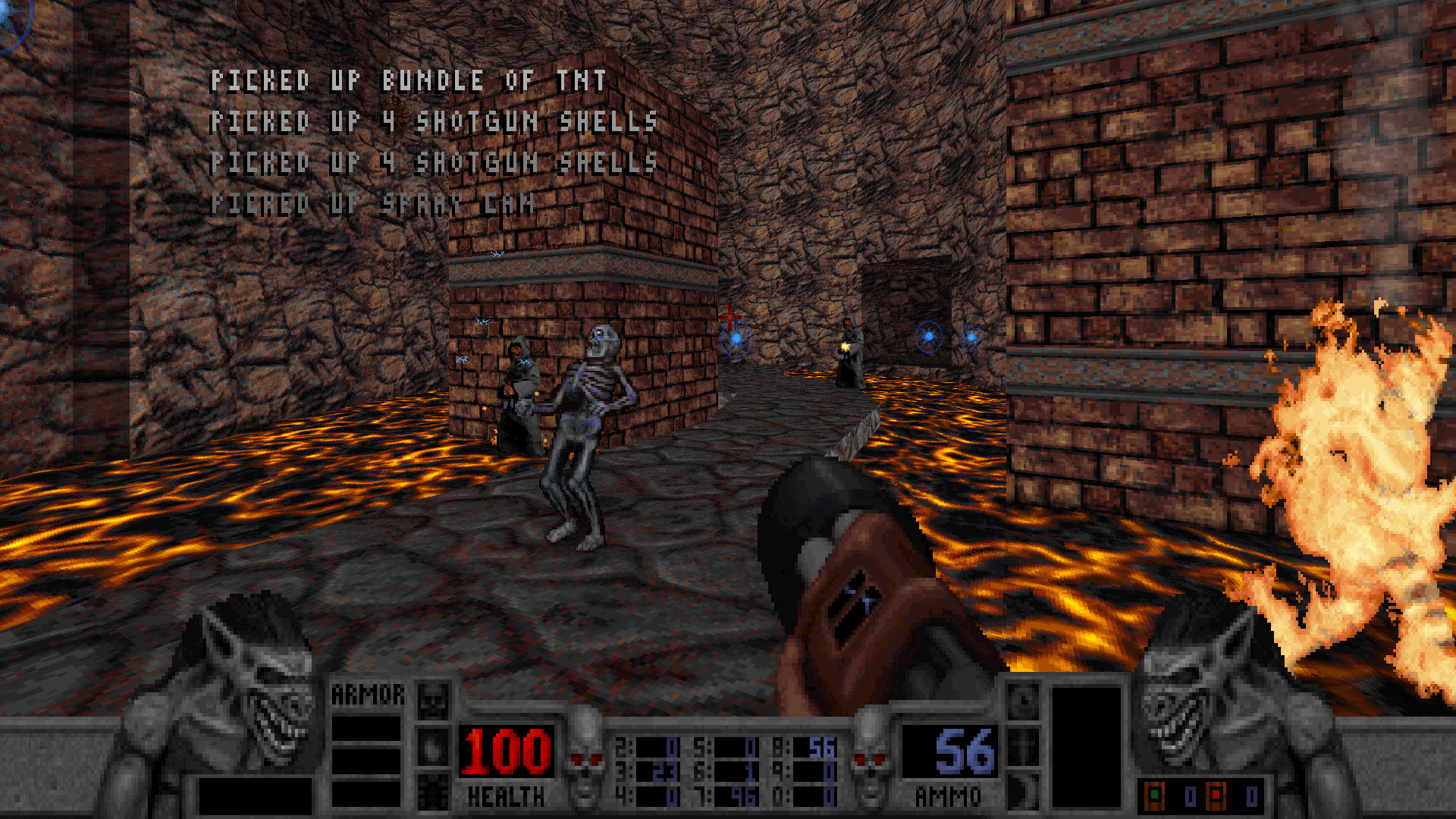Screen dimensions: 1456x819
Task: Select the ARMOR label on the HUD
Action: [369, 692]
